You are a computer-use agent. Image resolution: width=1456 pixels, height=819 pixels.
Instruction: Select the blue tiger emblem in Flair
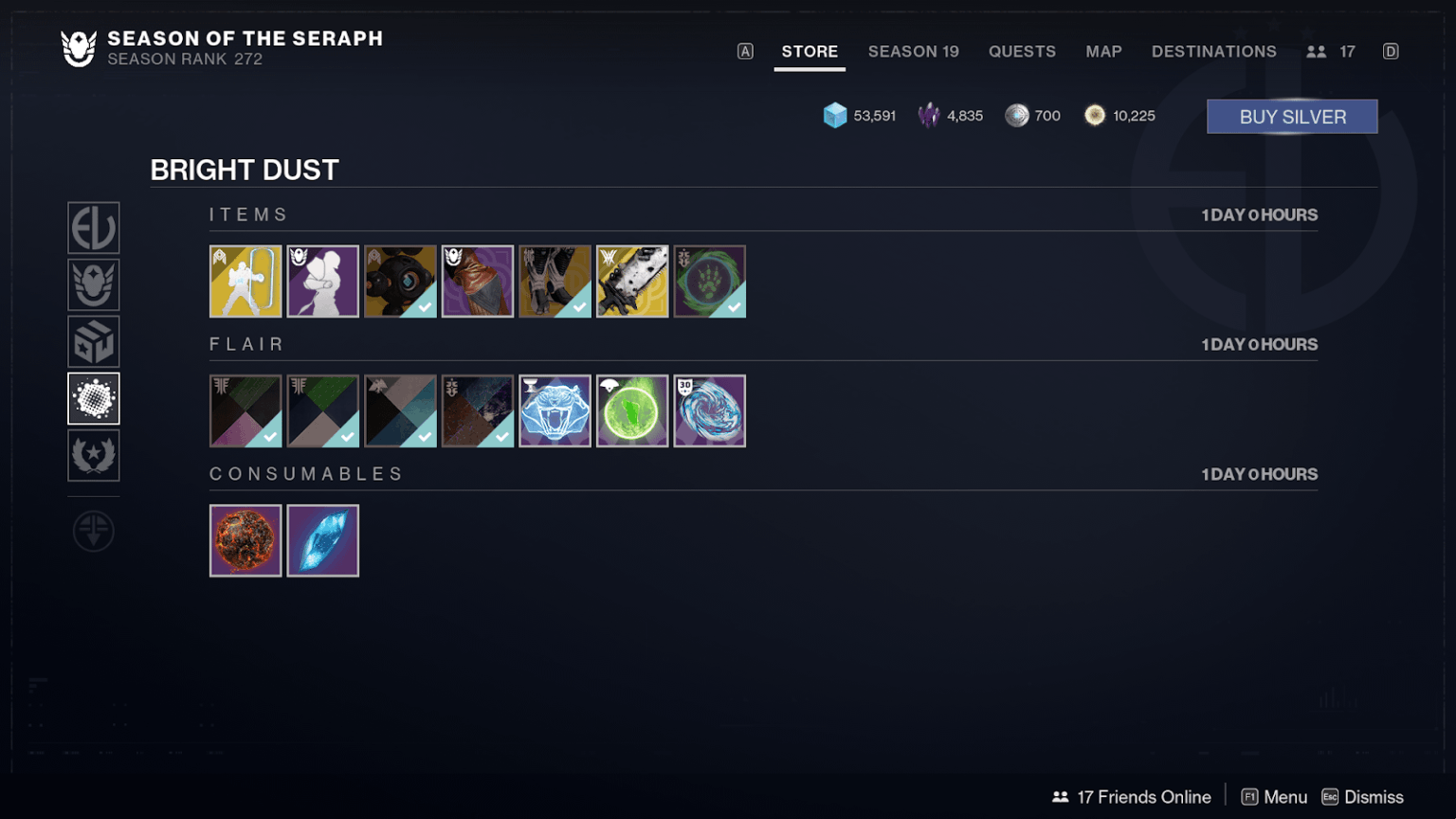555,410
